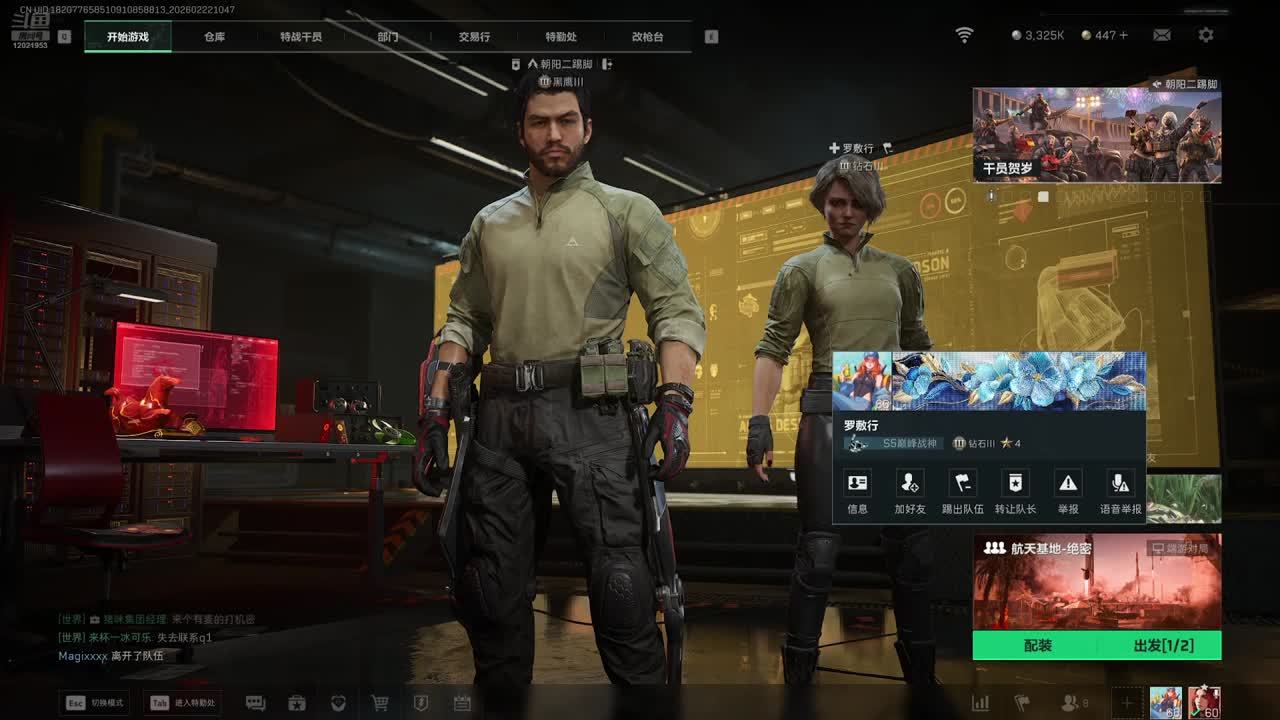Open the 特战干员 operators tab
Image resolution: width=1280 pixels, height=720 pixels.
coord(301,37)
